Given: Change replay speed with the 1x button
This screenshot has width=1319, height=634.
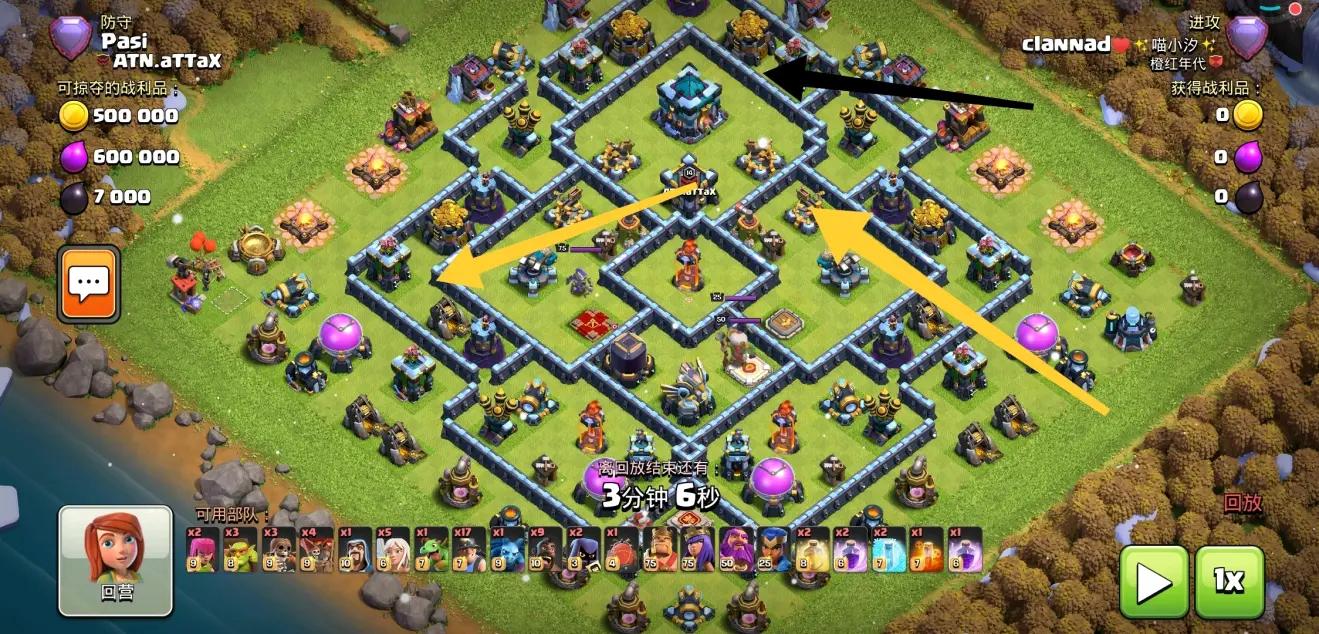Looking at the screenshot, I should [x=1229, y=581].
